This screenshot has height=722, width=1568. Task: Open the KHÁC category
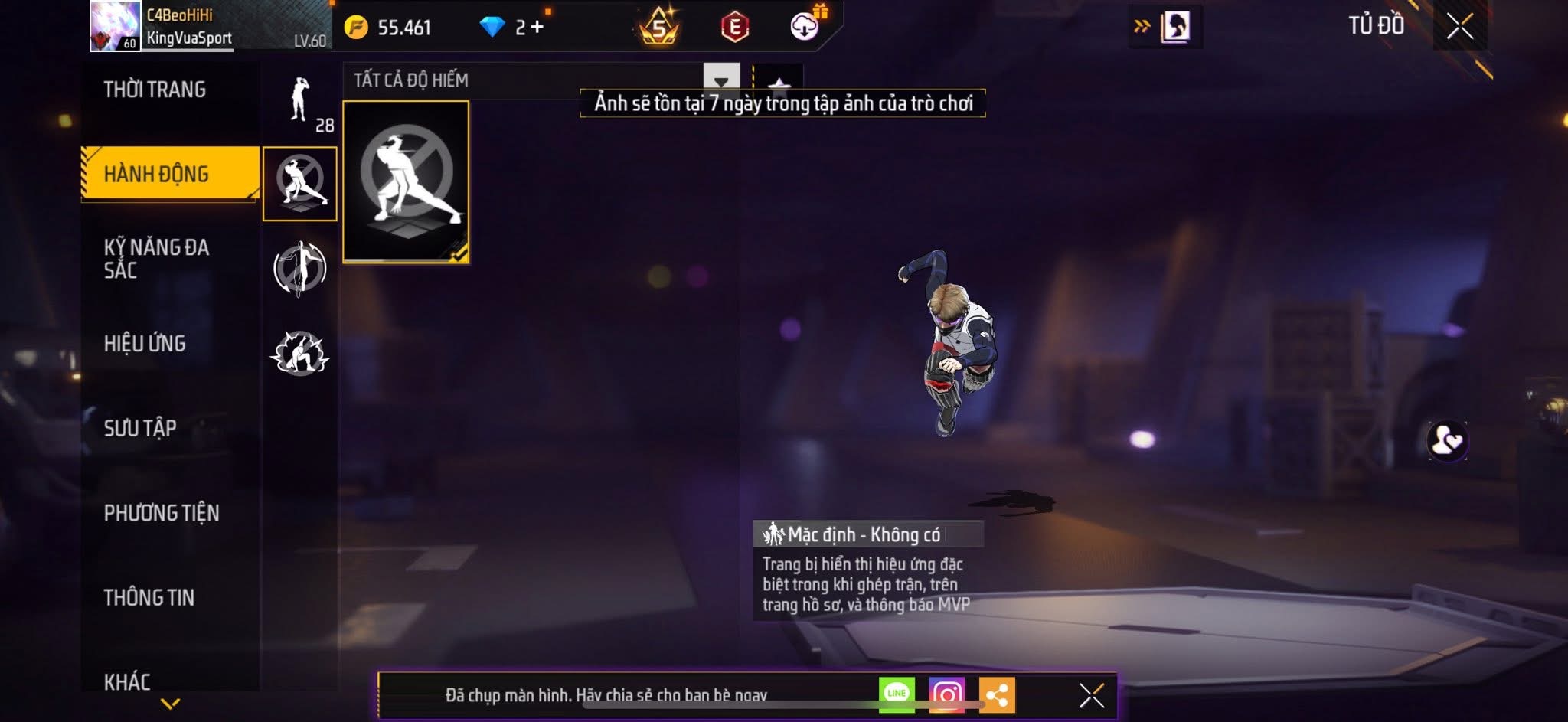coord(127,681)
